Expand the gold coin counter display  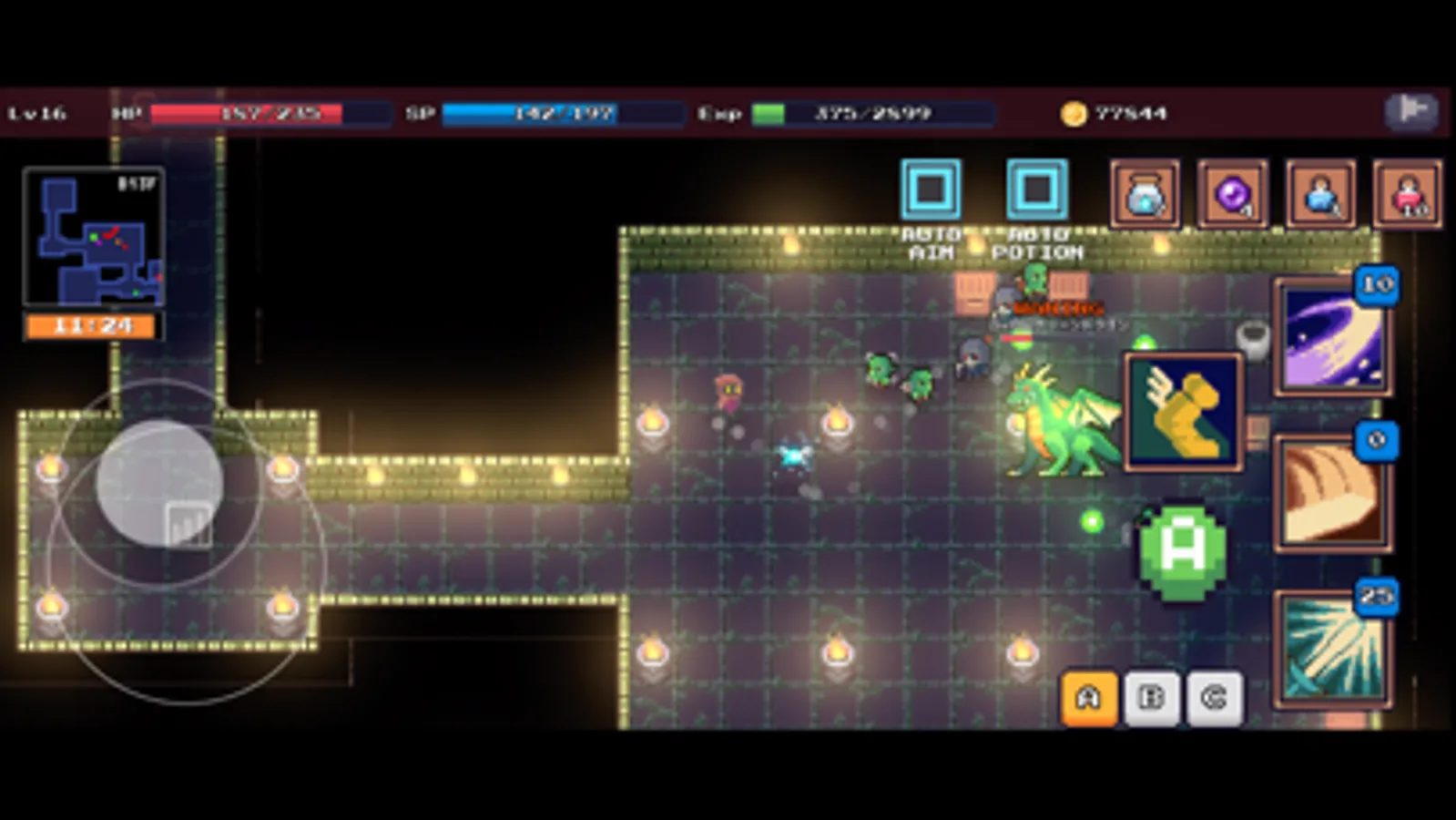(x=1111, y=113)
